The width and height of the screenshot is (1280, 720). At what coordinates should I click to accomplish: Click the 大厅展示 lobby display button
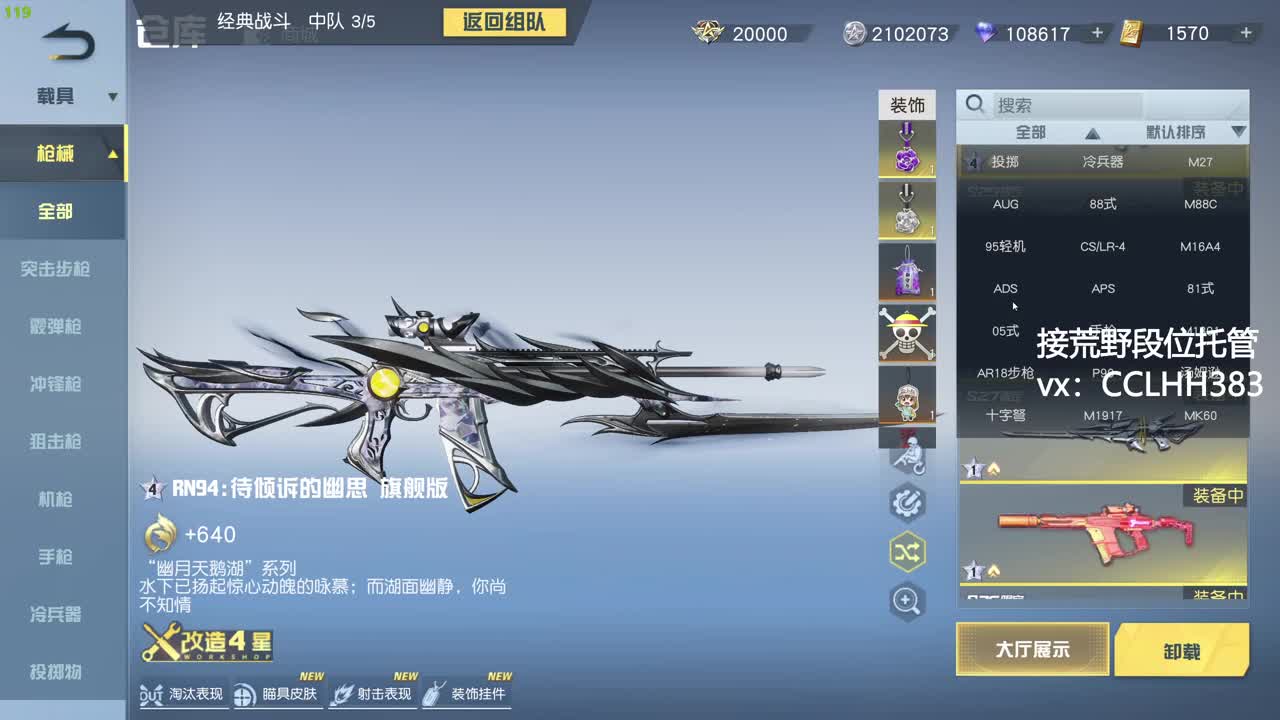[1032, 649]
